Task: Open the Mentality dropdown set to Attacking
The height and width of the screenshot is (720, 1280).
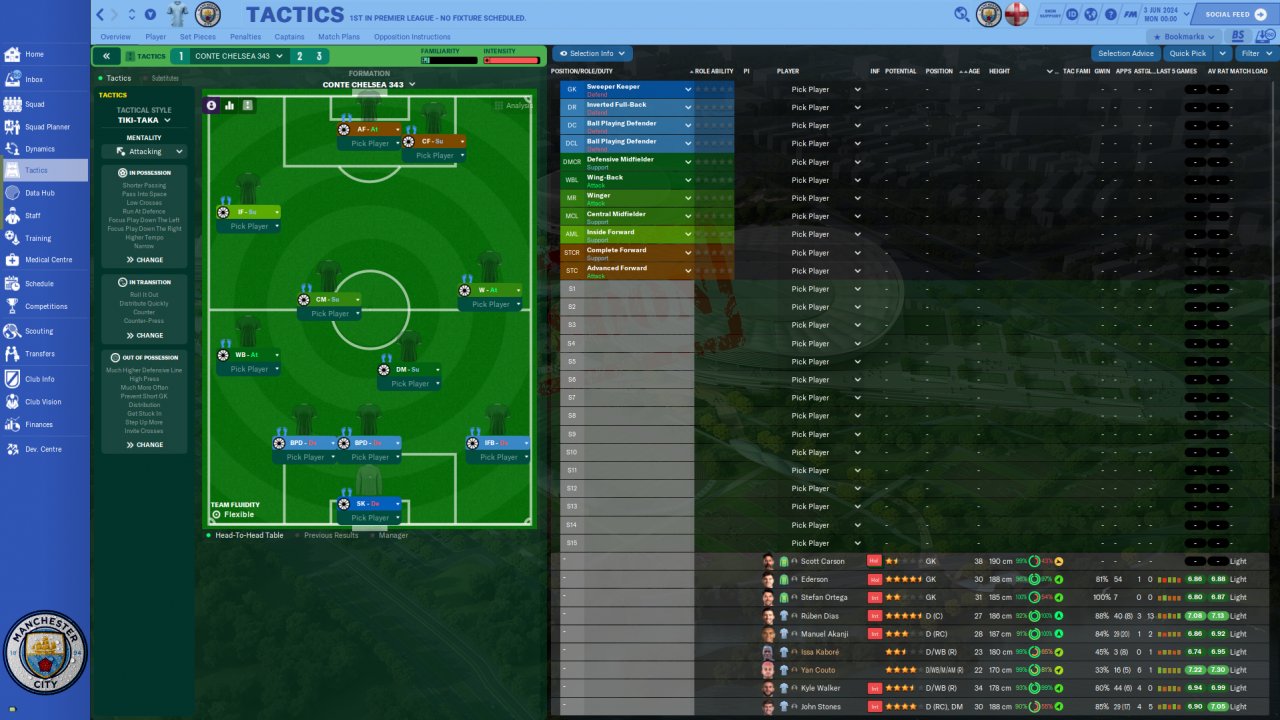Action: (x=144, y=152)
